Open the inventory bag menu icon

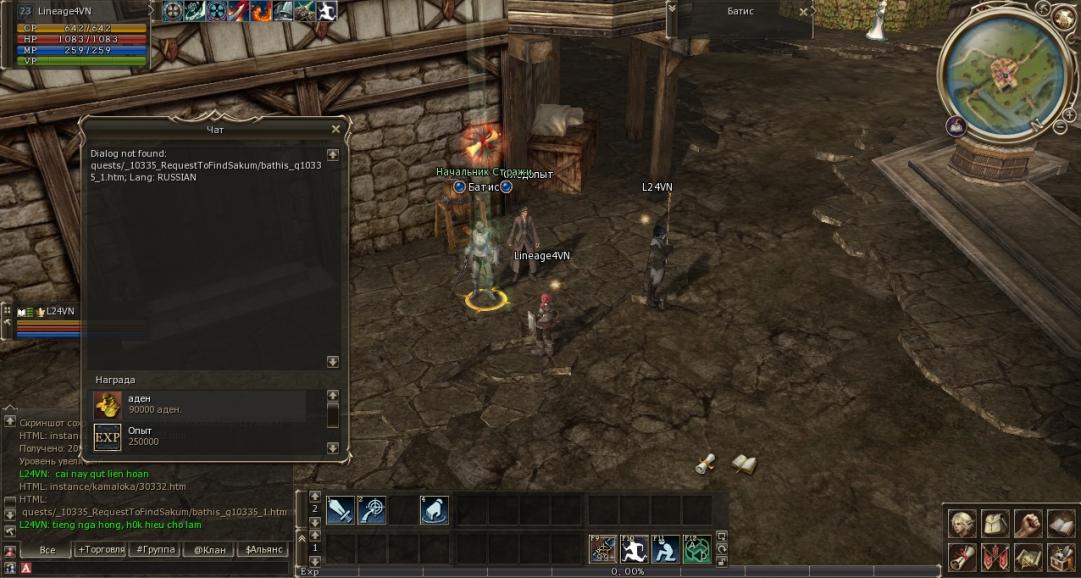pos(995,523)
